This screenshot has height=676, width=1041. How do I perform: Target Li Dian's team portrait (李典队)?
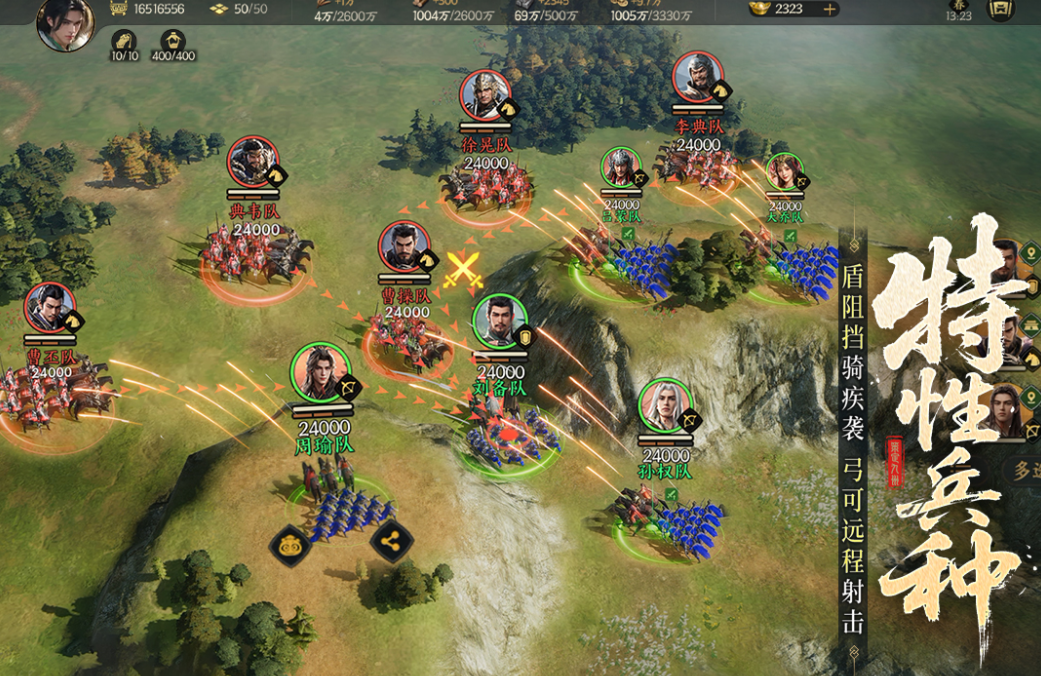(x=698, y=78)
